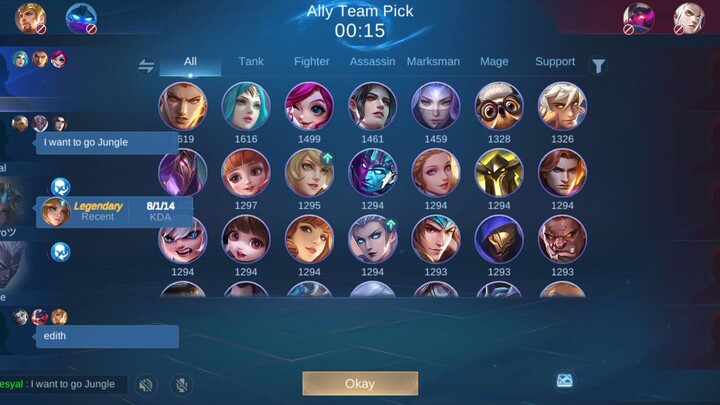Toggle the microphone icon
The height and width of the screenshot is (405, 720).
(x=181, y=384)
